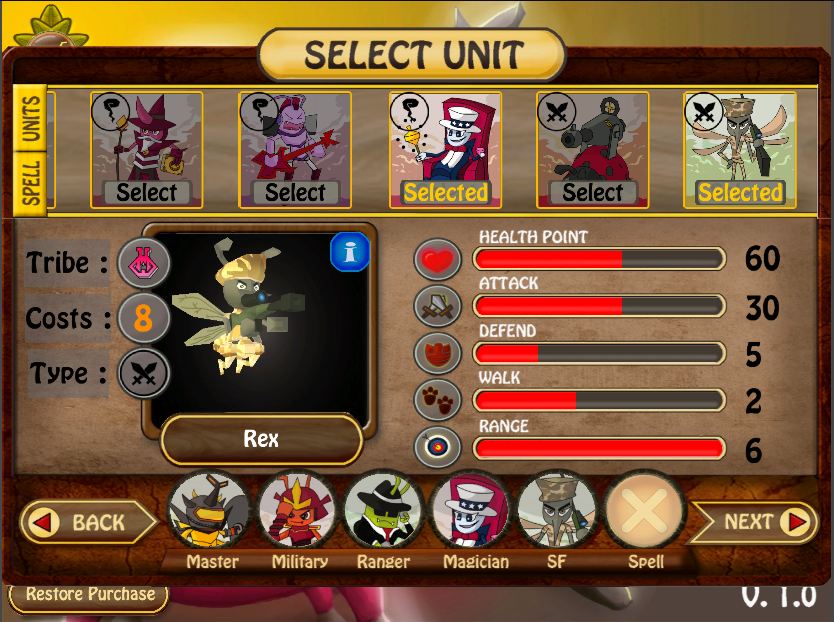Go back with the BACK button
834x622 pixels.
click(87, 522)
